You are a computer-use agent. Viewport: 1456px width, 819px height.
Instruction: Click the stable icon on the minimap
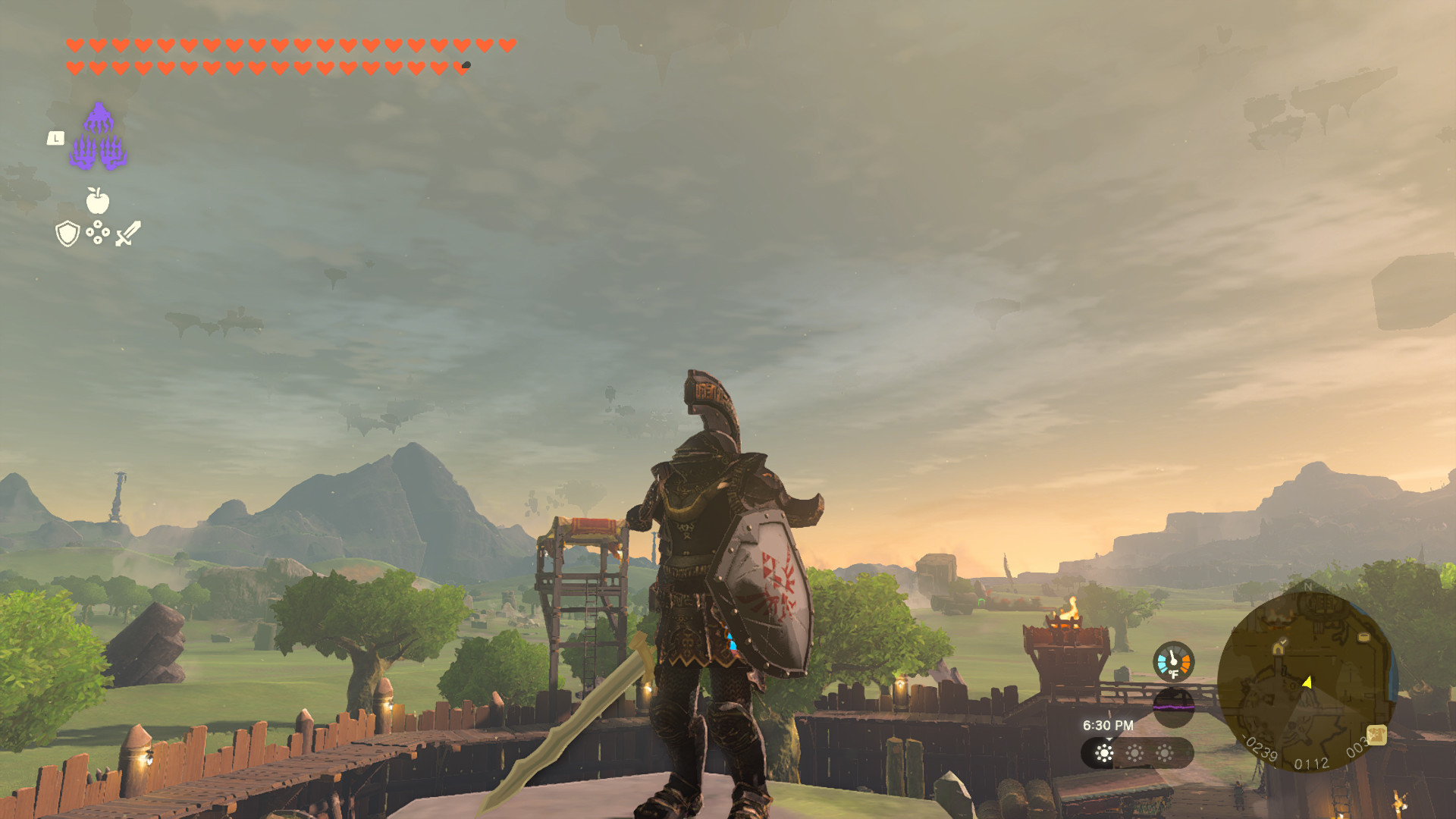[x=1279, y=648]
